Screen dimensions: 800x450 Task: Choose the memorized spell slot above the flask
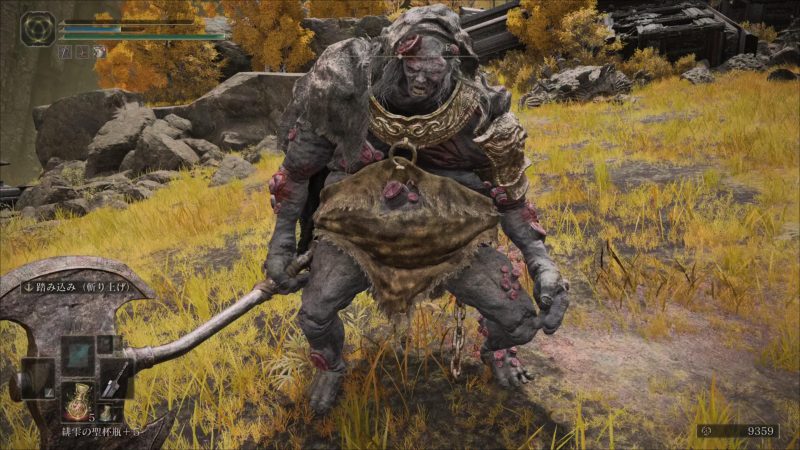pyautogui.click(x=77, y=354)
